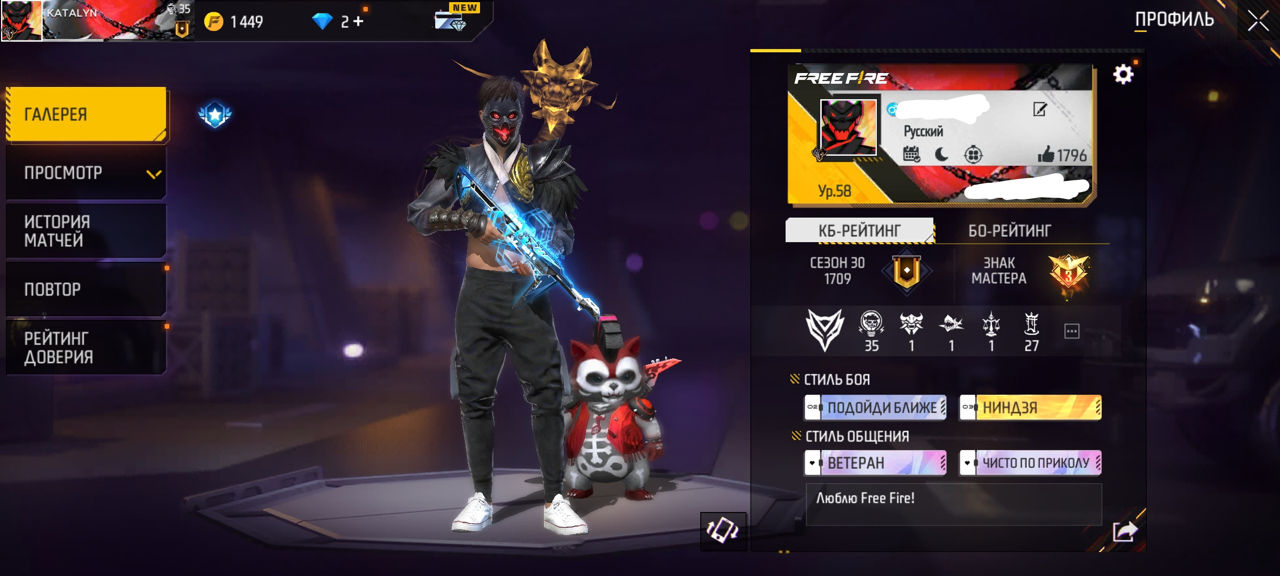Like the profile with thumbs-up
The width and height of the screenshot is (1280, 576).
(1046, 154)
